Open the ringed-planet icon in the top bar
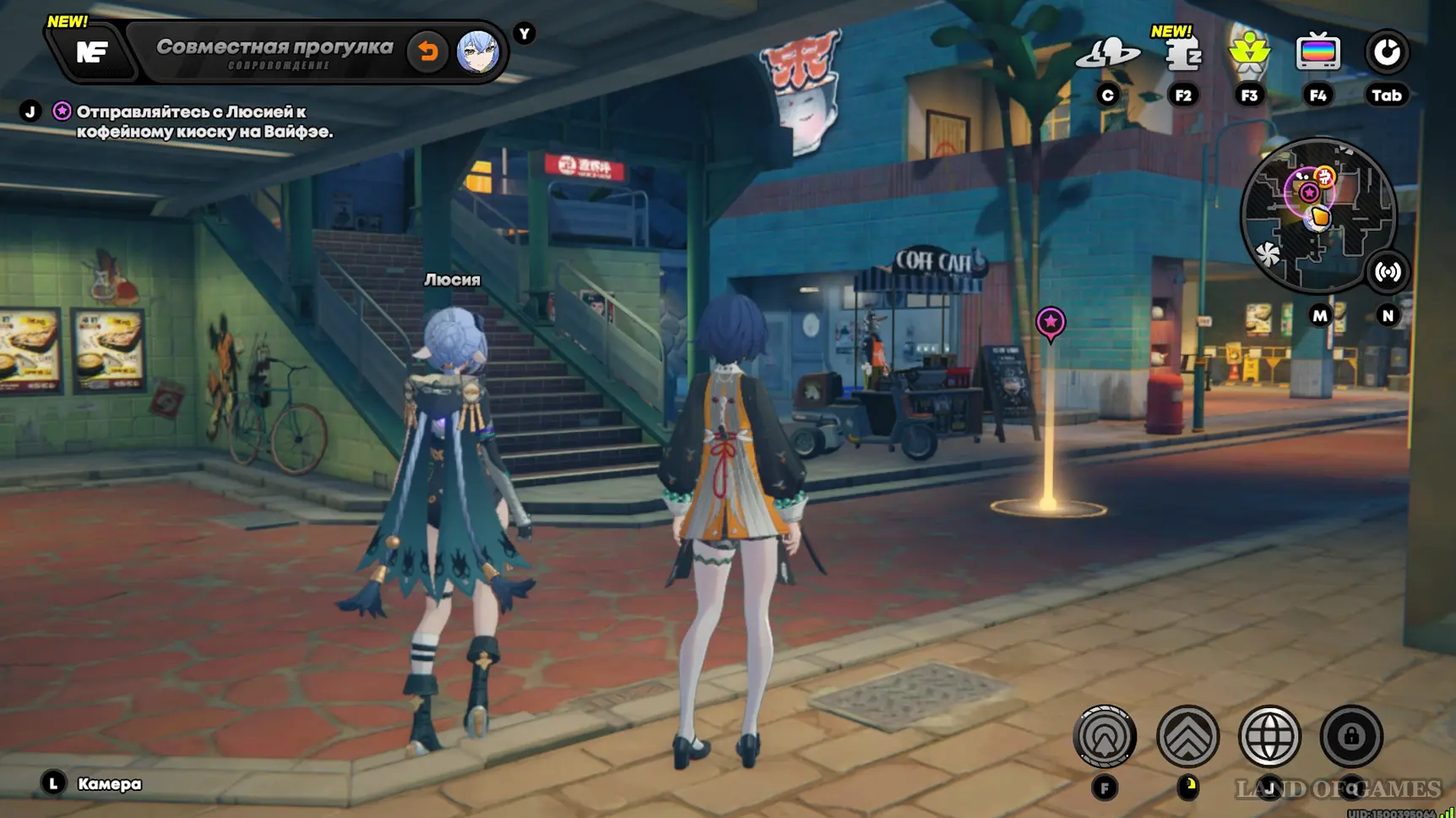This screenshot has height=818, width=1456. [x=1107, y=54]
